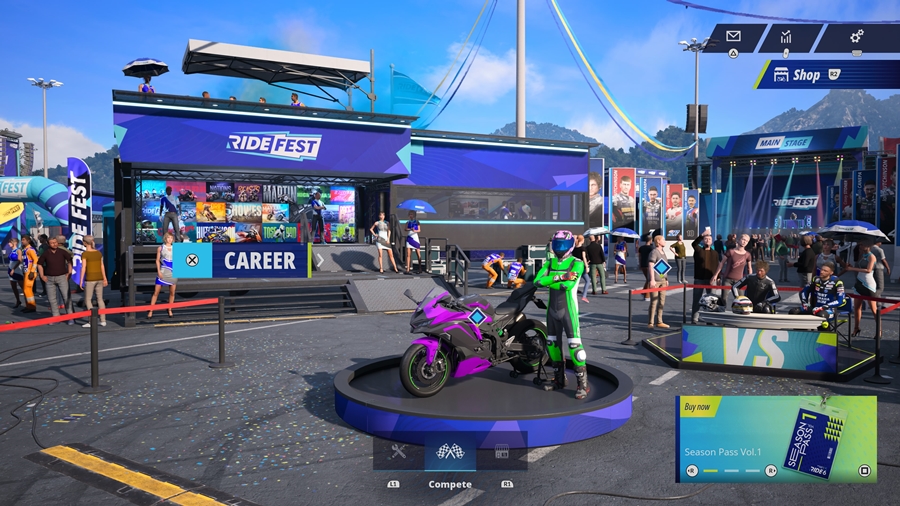Enter the Shop from the banner
900x506 pixels.
click(x=826, y=75)
